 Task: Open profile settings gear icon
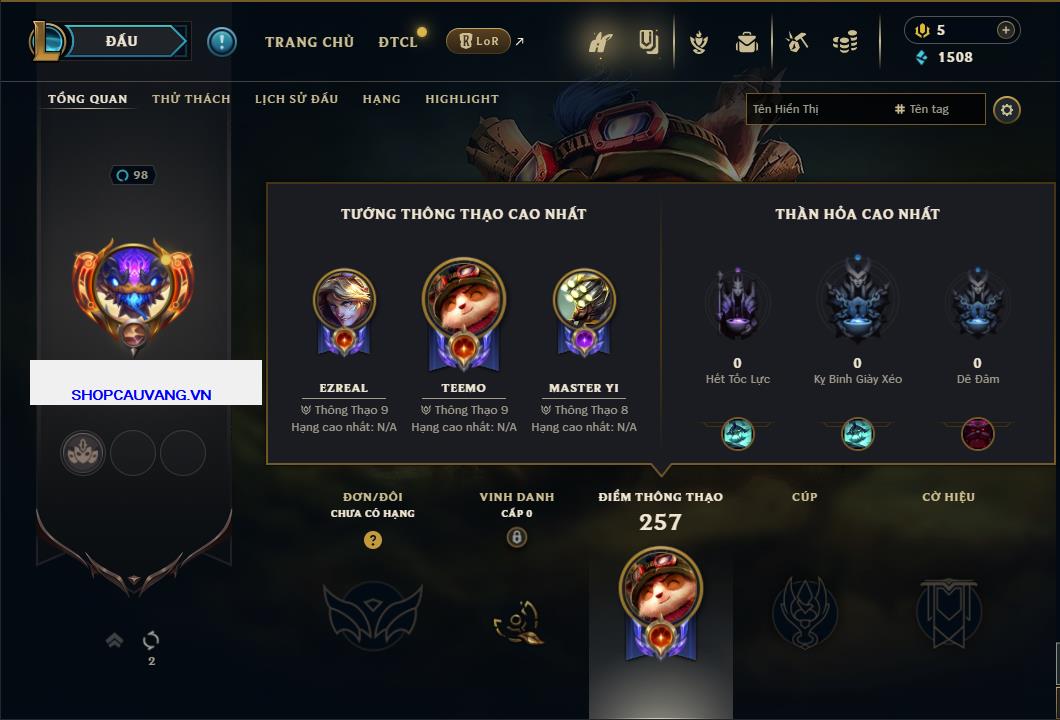(x=1007, y=109)
